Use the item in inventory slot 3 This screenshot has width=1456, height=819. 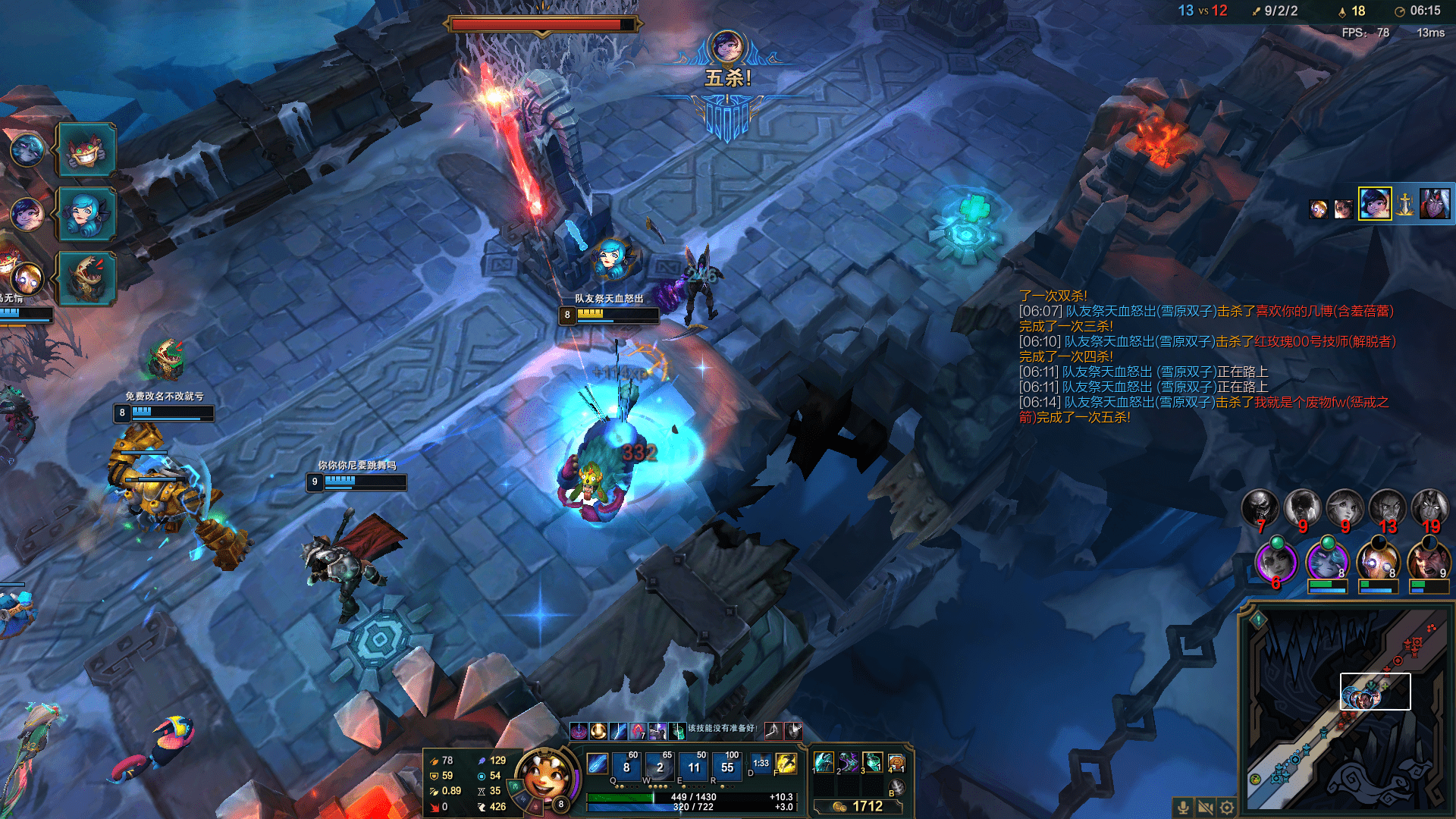coord(873,761)
